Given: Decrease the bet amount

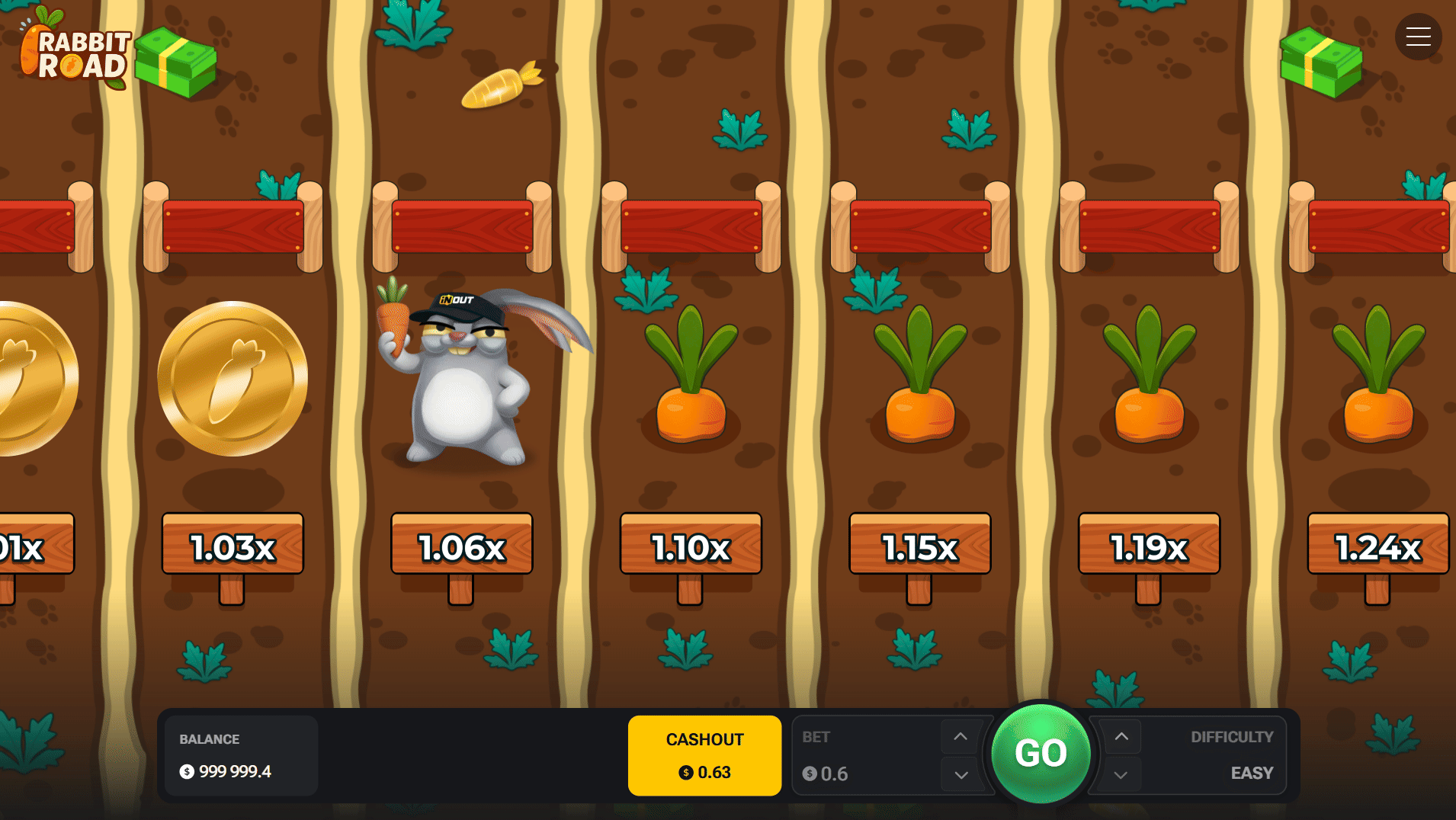Looking at the screenshot, I should (x=960, y=774).
